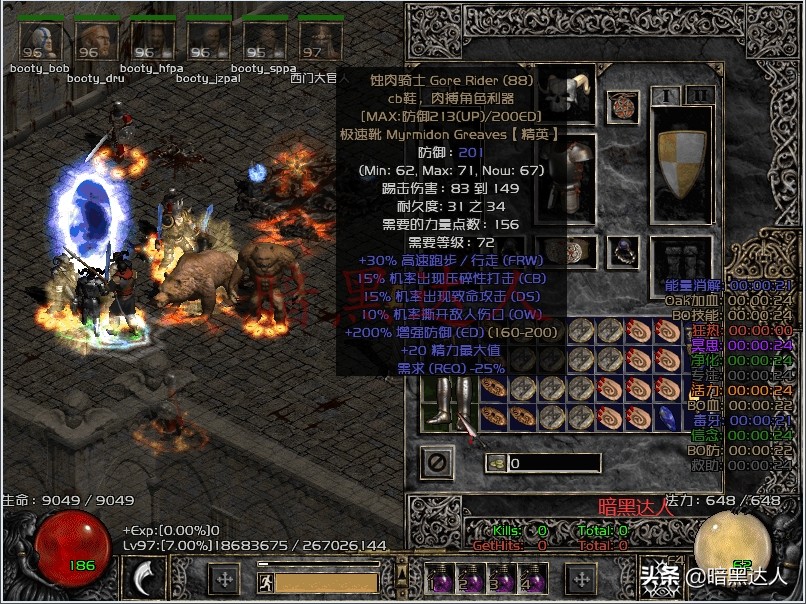Switch to weapon set II tab
Image resolution: width=806 pixels, height=604 pixels.
[x=701, y=95]
